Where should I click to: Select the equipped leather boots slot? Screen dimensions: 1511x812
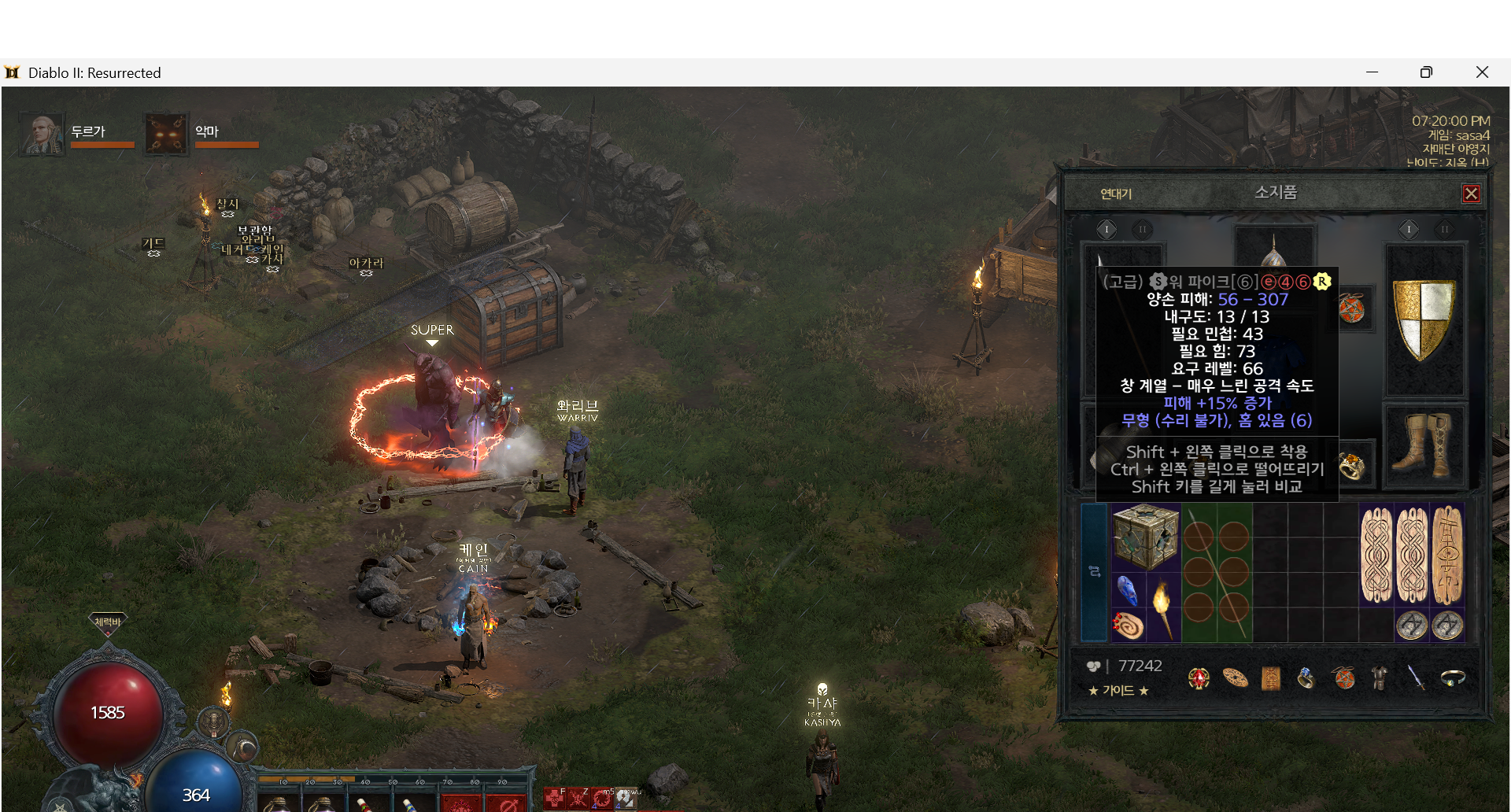tap(1425, 445)
